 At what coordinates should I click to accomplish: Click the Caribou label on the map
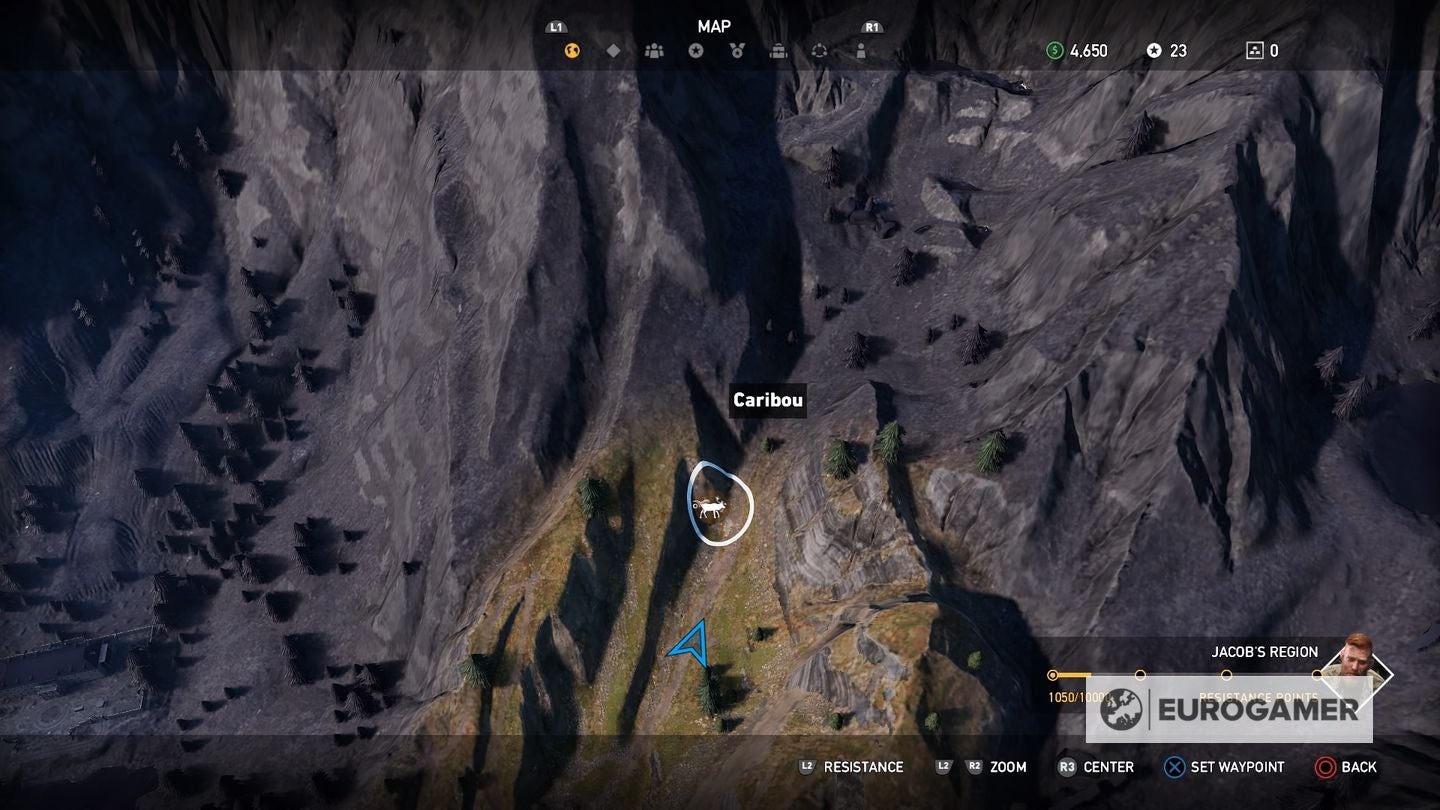pos(767,400)
